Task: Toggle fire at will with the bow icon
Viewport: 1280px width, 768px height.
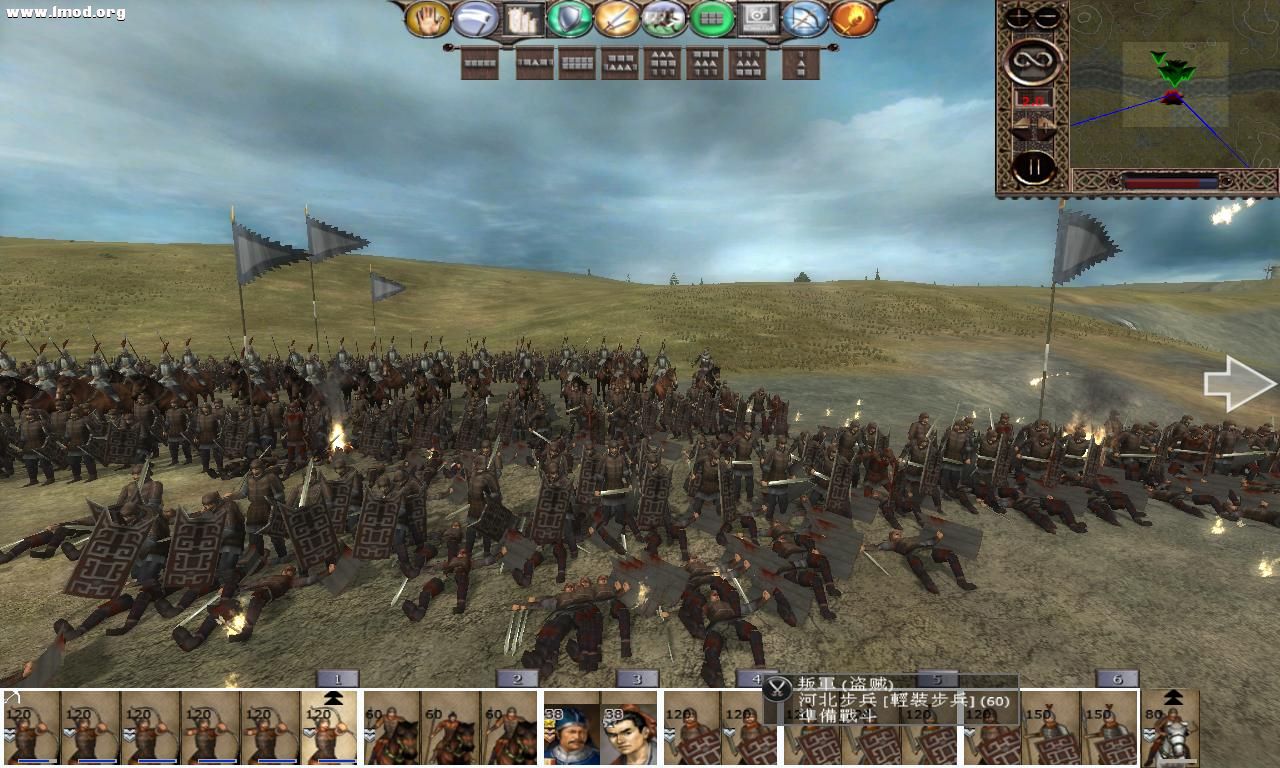Action: (806, 17)
